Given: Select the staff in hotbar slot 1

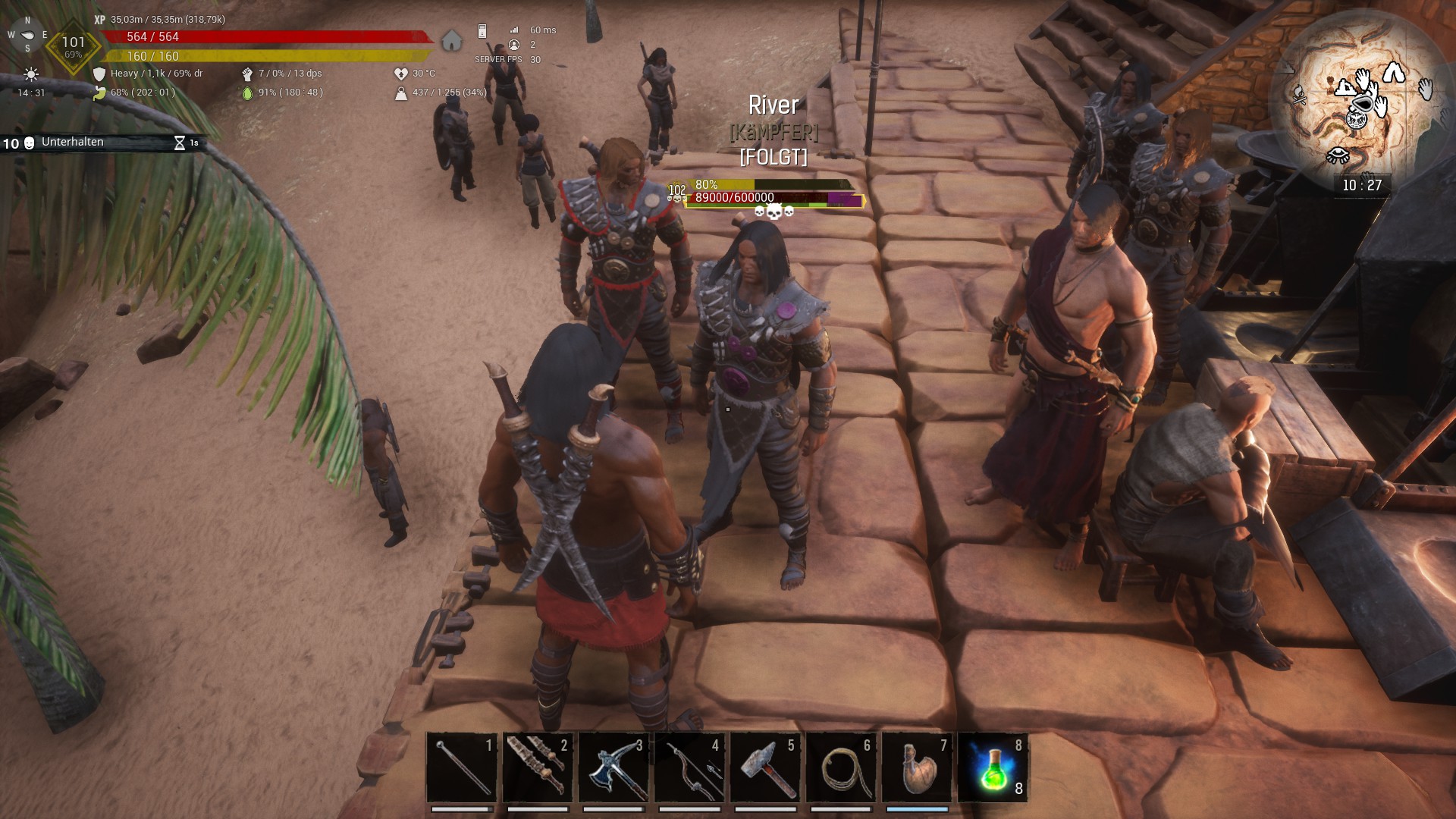Looking at the screenshot, I should click(461, 767).
